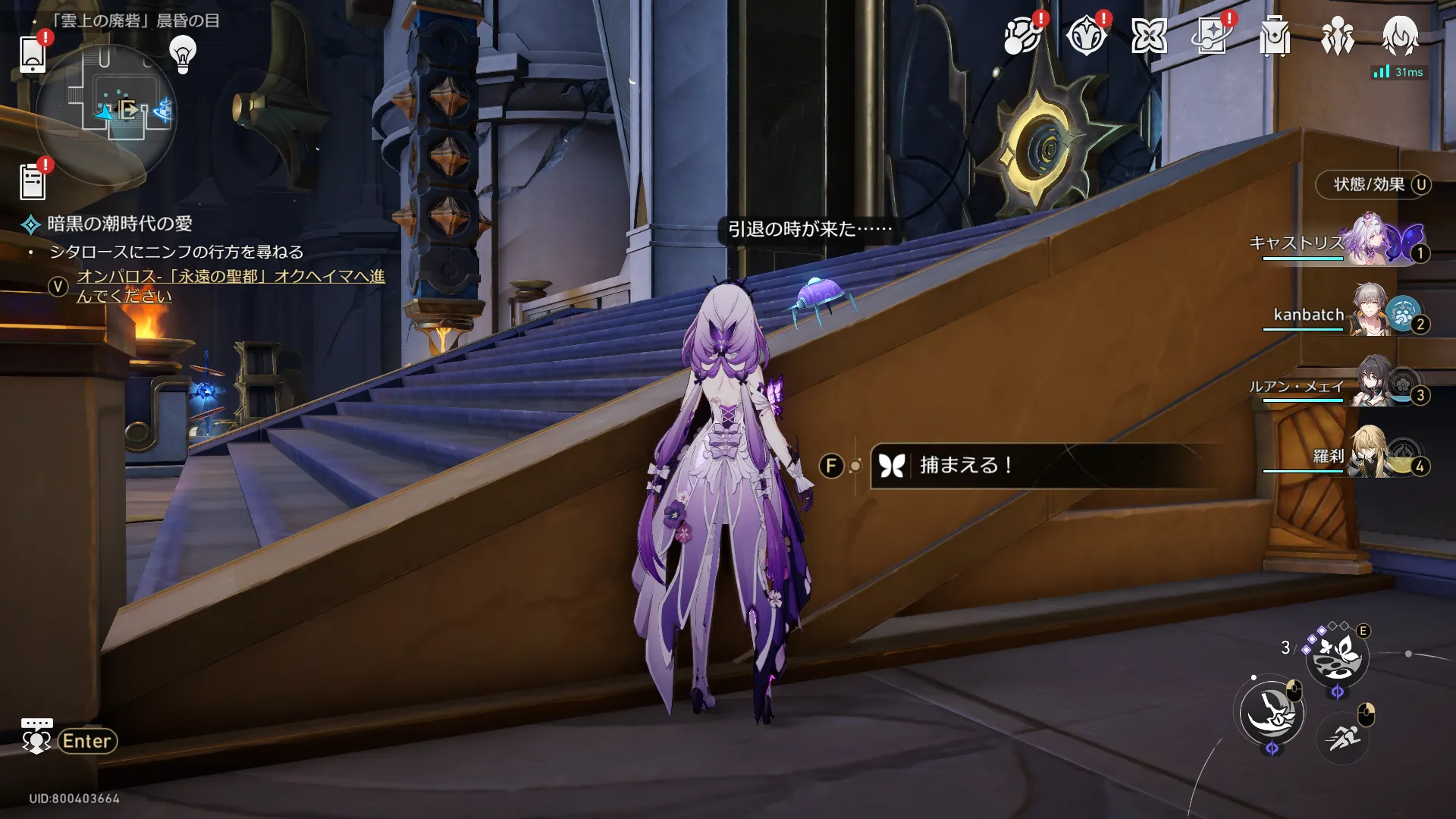Open the mission log clipboard icon
Image resolution: width=1456 pixels, height=819 pixels.
point(32,182)
